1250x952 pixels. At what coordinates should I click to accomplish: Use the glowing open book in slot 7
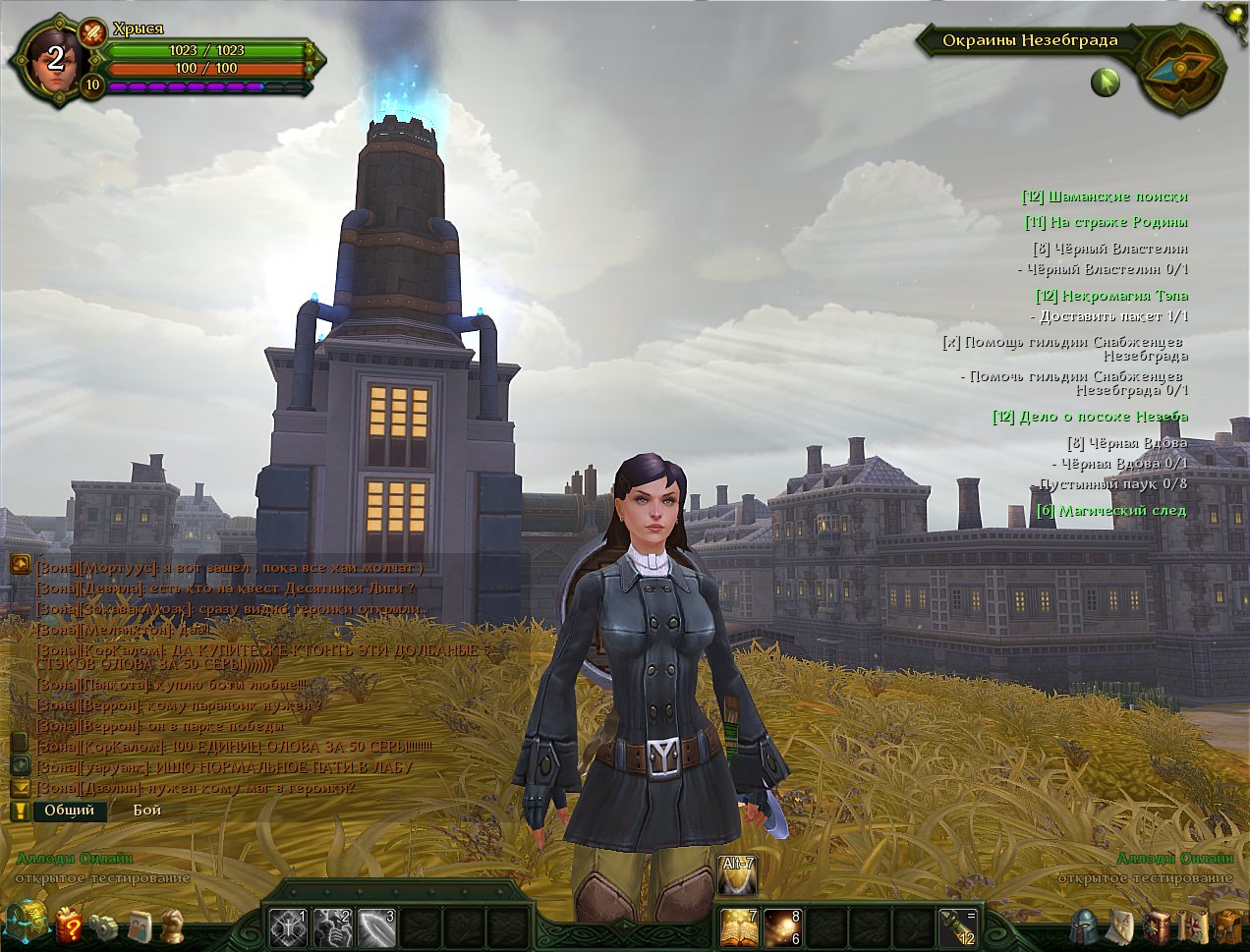click(x=738, y=926)
